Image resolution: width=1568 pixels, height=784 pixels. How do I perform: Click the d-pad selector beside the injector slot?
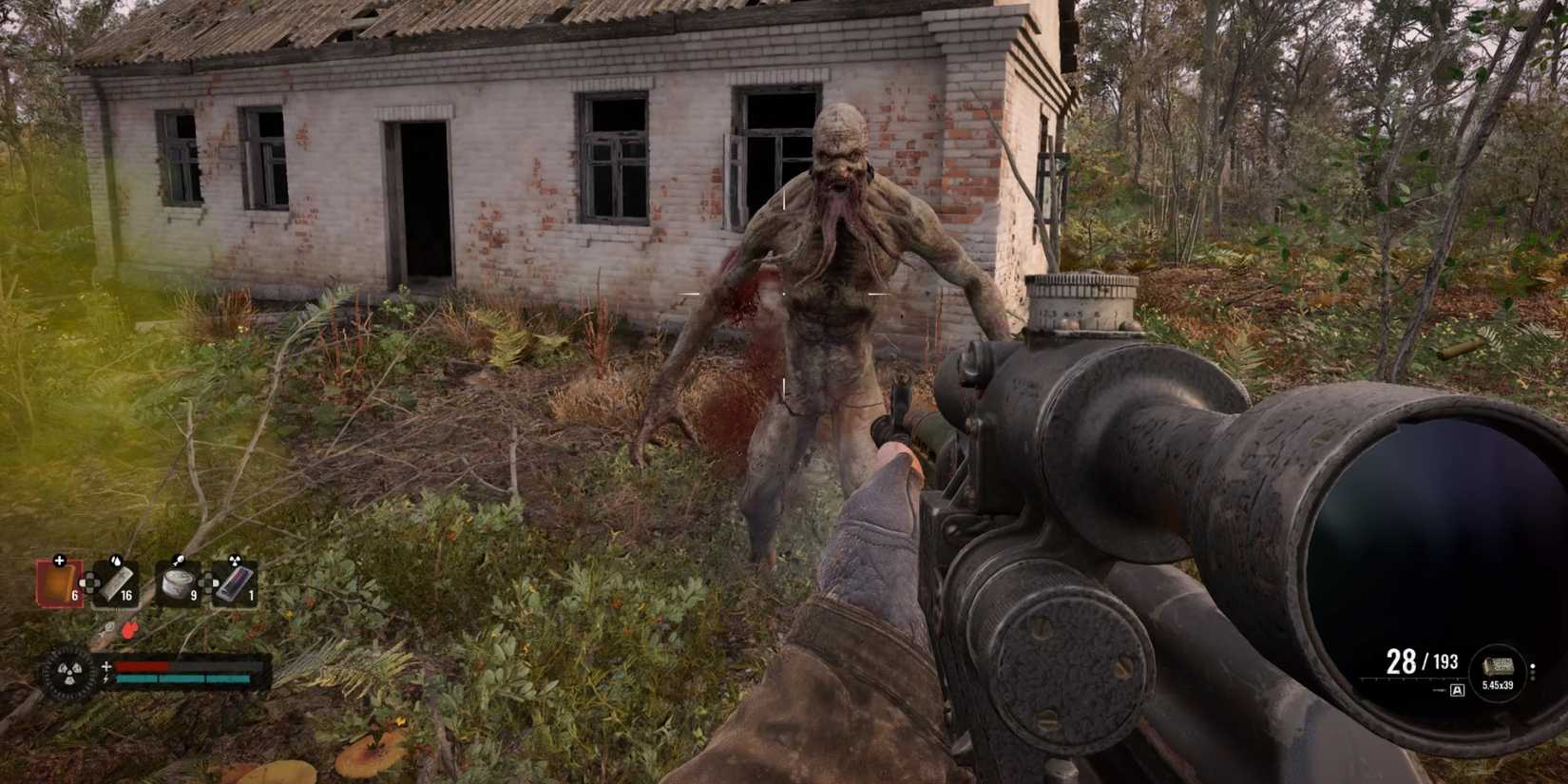click(209, 583)
